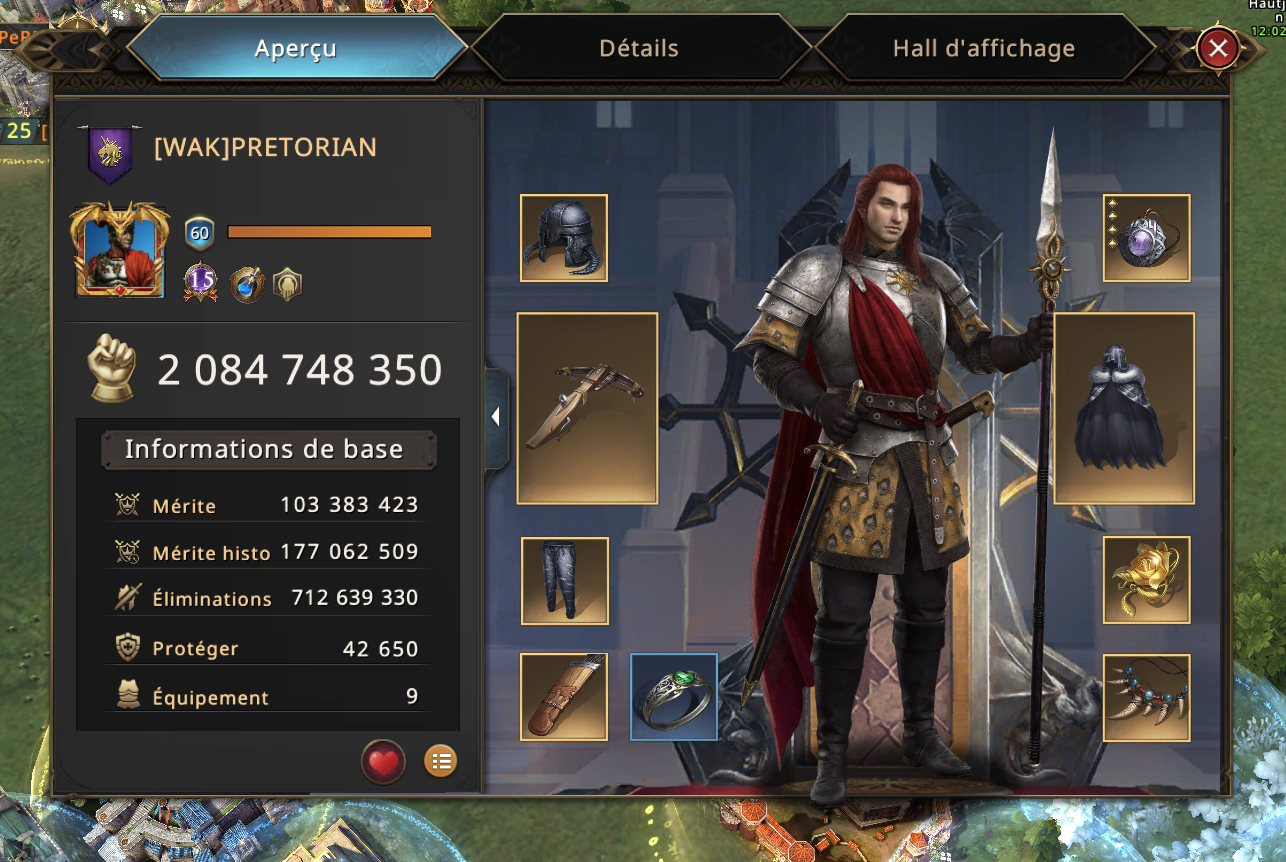This screenshot has height=862, width=1286.
Task: Inspect the purple orb amulet slot
Action: point(1146,238)
